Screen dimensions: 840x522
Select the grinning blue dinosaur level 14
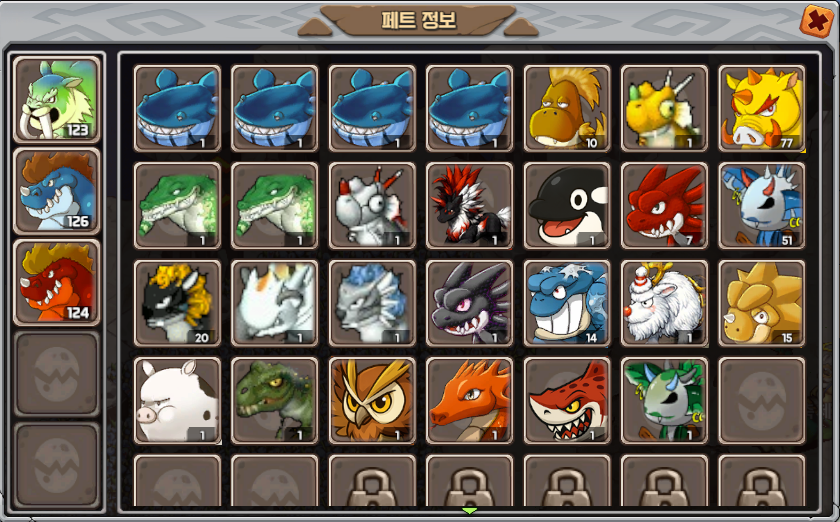(567, 302)
